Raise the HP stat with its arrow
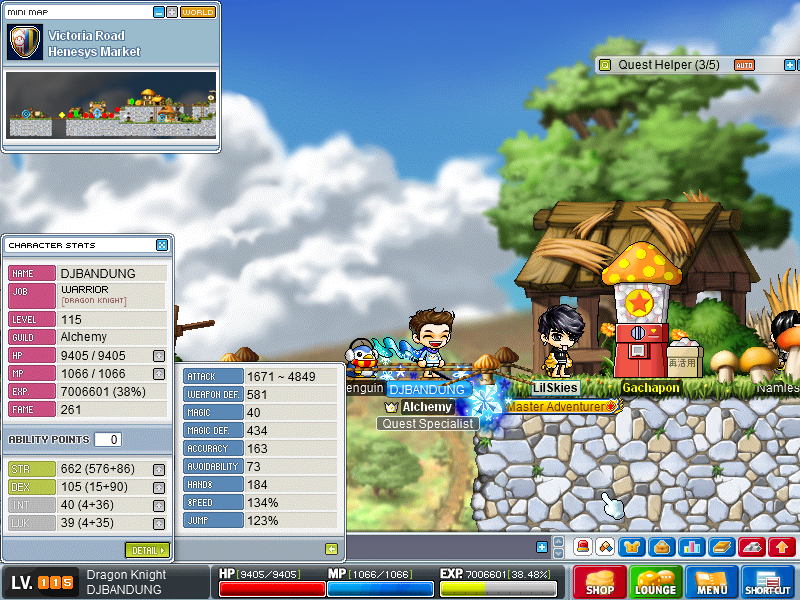800x600 pixels. click(159, 355)
